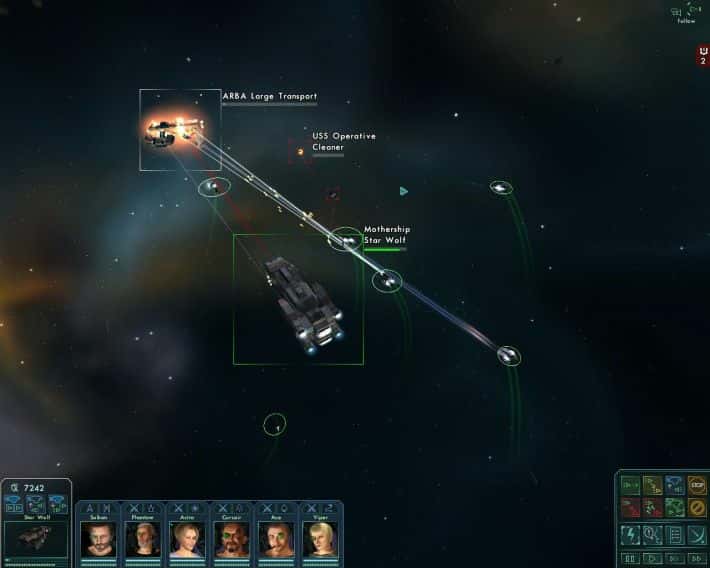Click the green arrows move command button

[630, 486]
